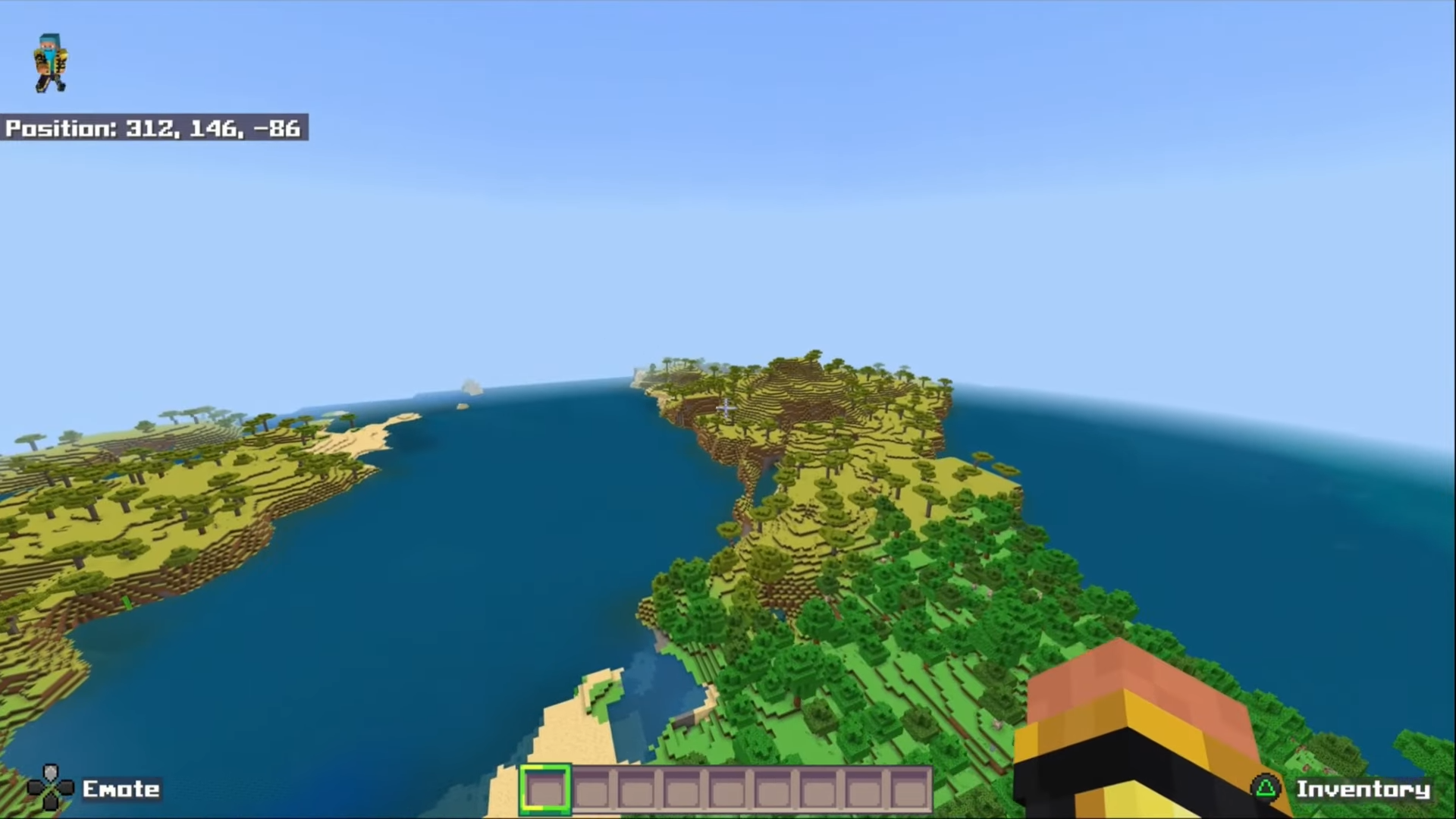
Task: Select the fourth hotbar slot
Action: 682,790
